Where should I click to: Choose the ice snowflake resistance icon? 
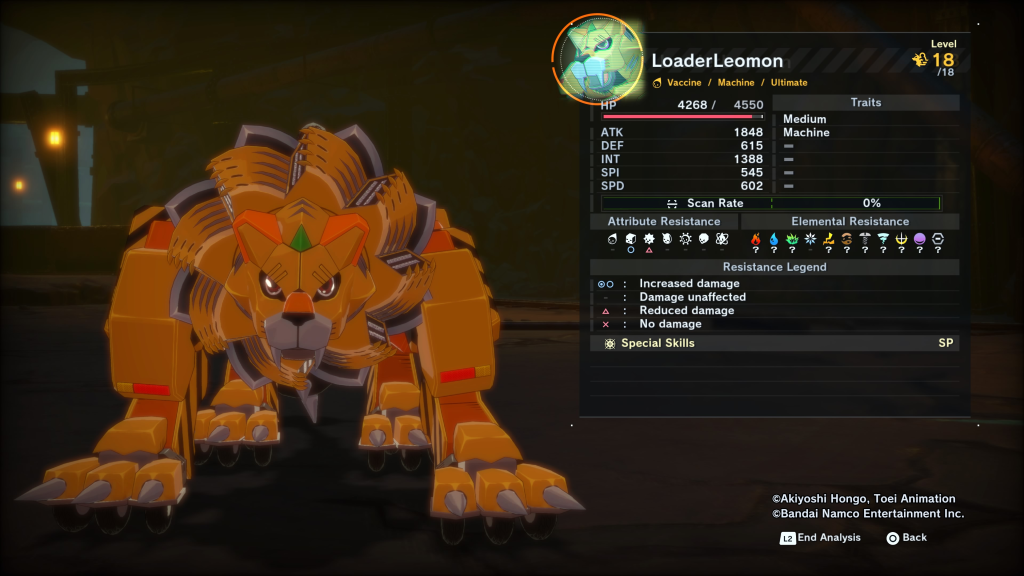(810, 240)
